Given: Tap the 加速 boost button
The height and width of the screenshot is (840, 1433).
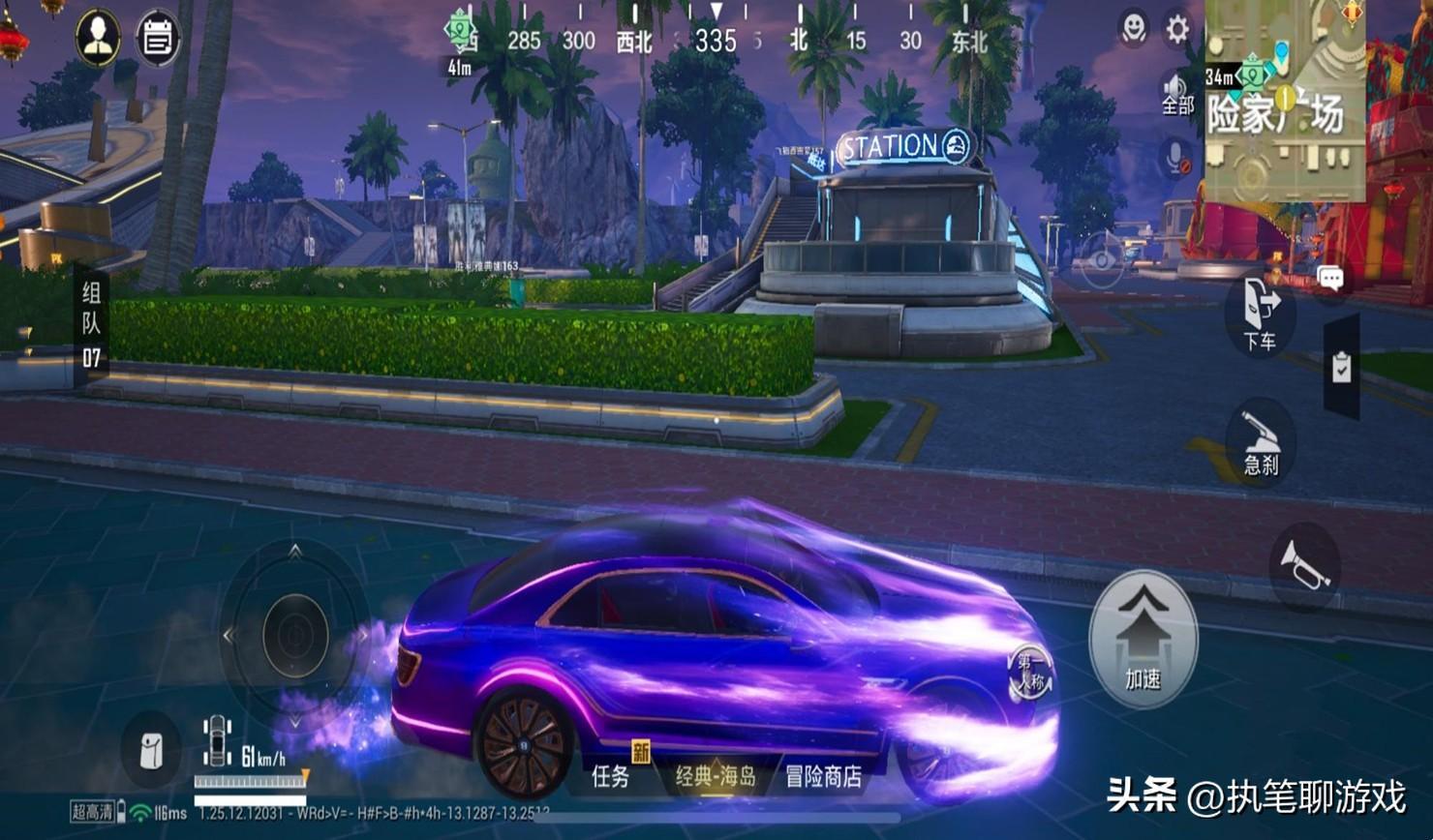Looking at the screenshot, I should coord(1143,639).
